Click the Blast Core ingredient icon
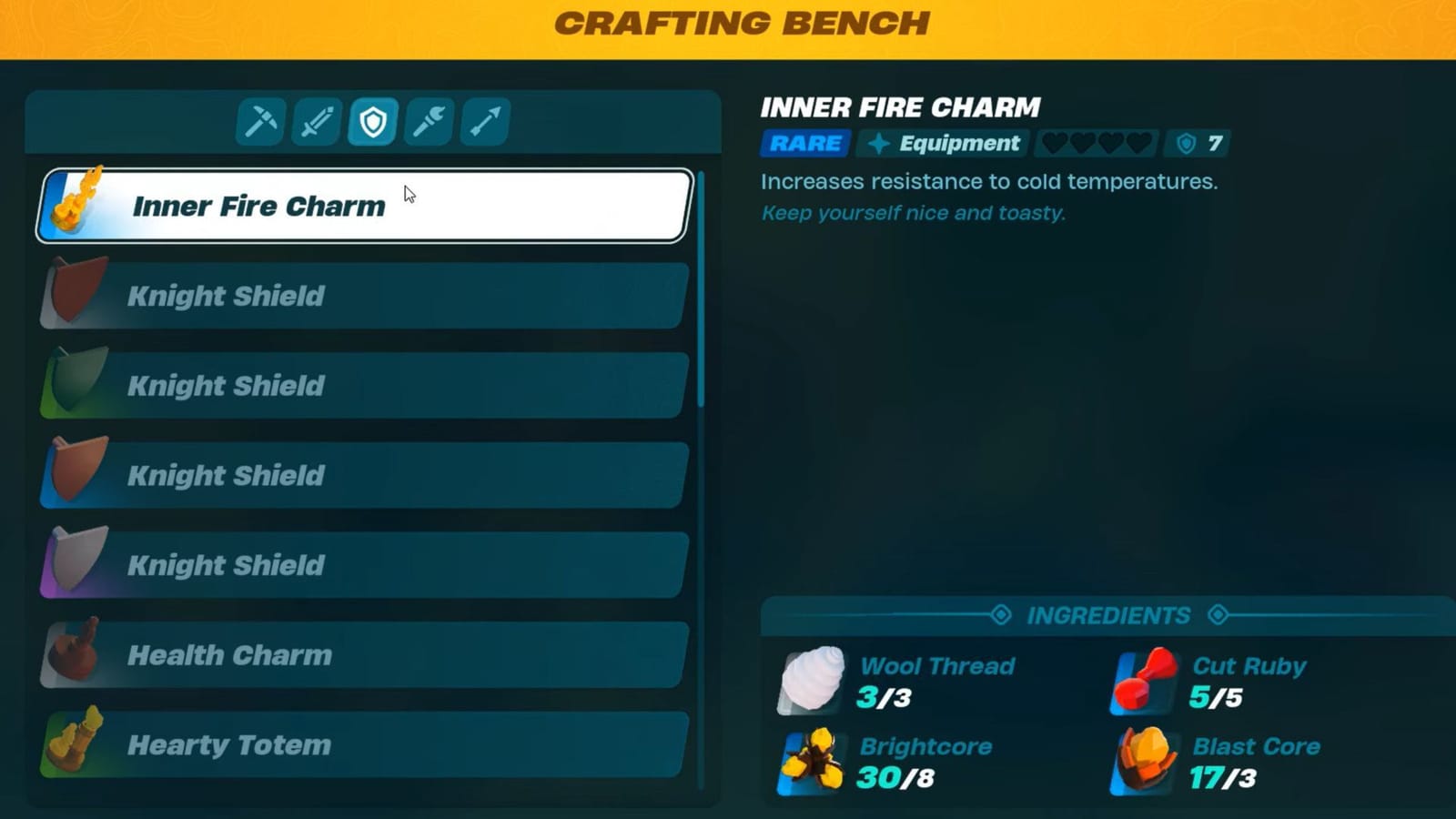 [1143, 763]
